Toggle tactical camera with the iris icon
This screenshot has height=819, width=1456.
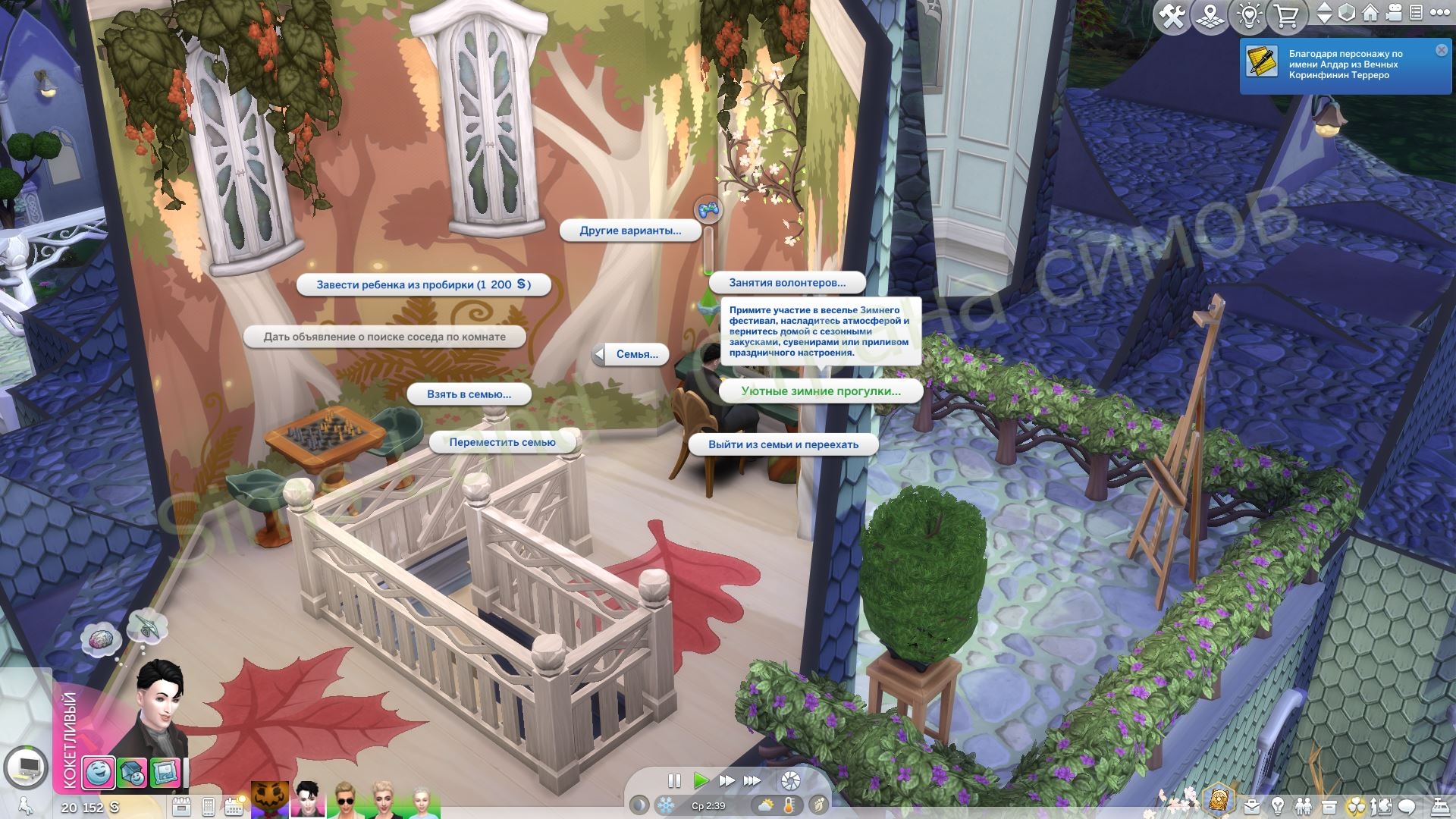click(791, 780)
